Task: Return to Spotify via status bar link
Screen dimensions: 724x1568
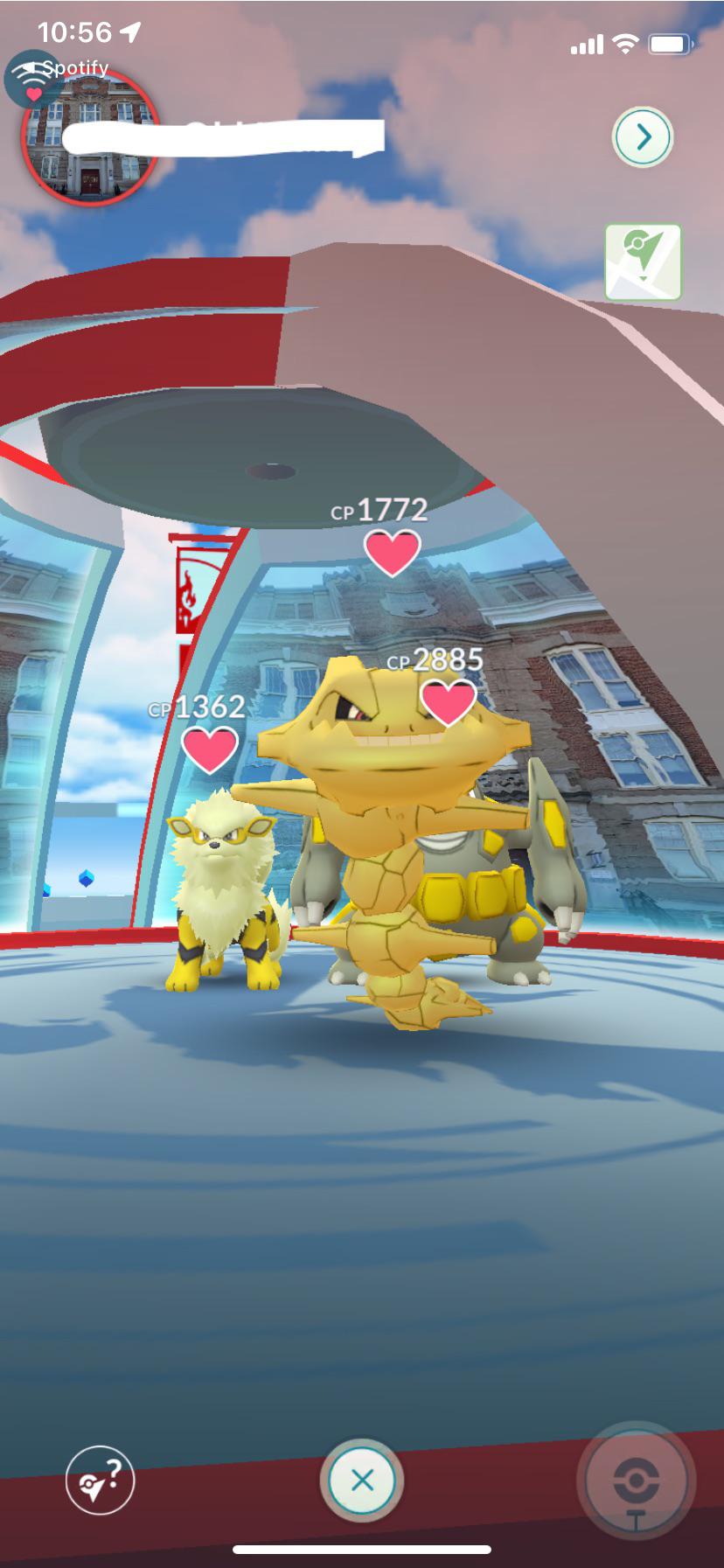Action: point(70,67)
